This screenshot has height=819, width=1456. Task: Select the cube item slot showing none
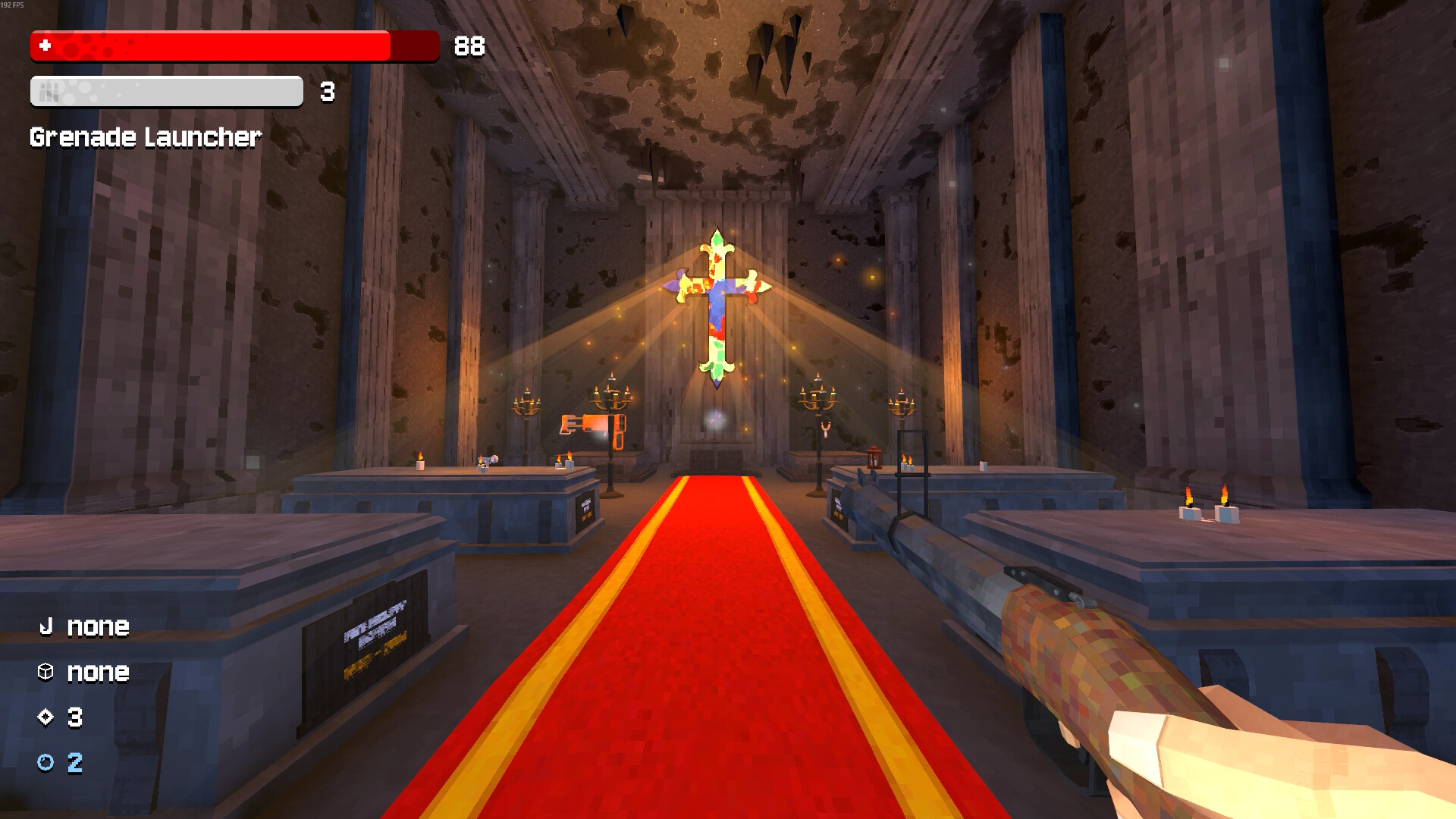83,672
